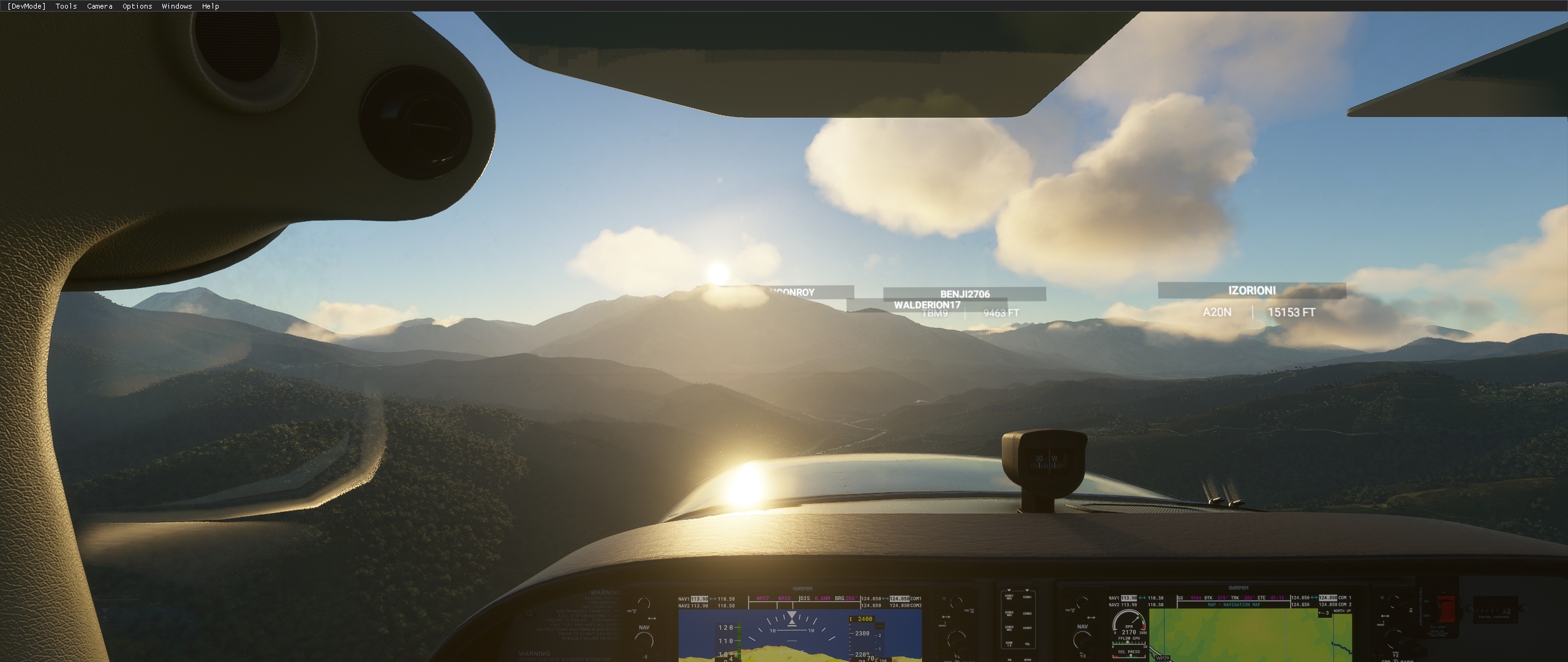
Task: Click the FFLOW GPH gauge bar
Action: coord(1129,642)
